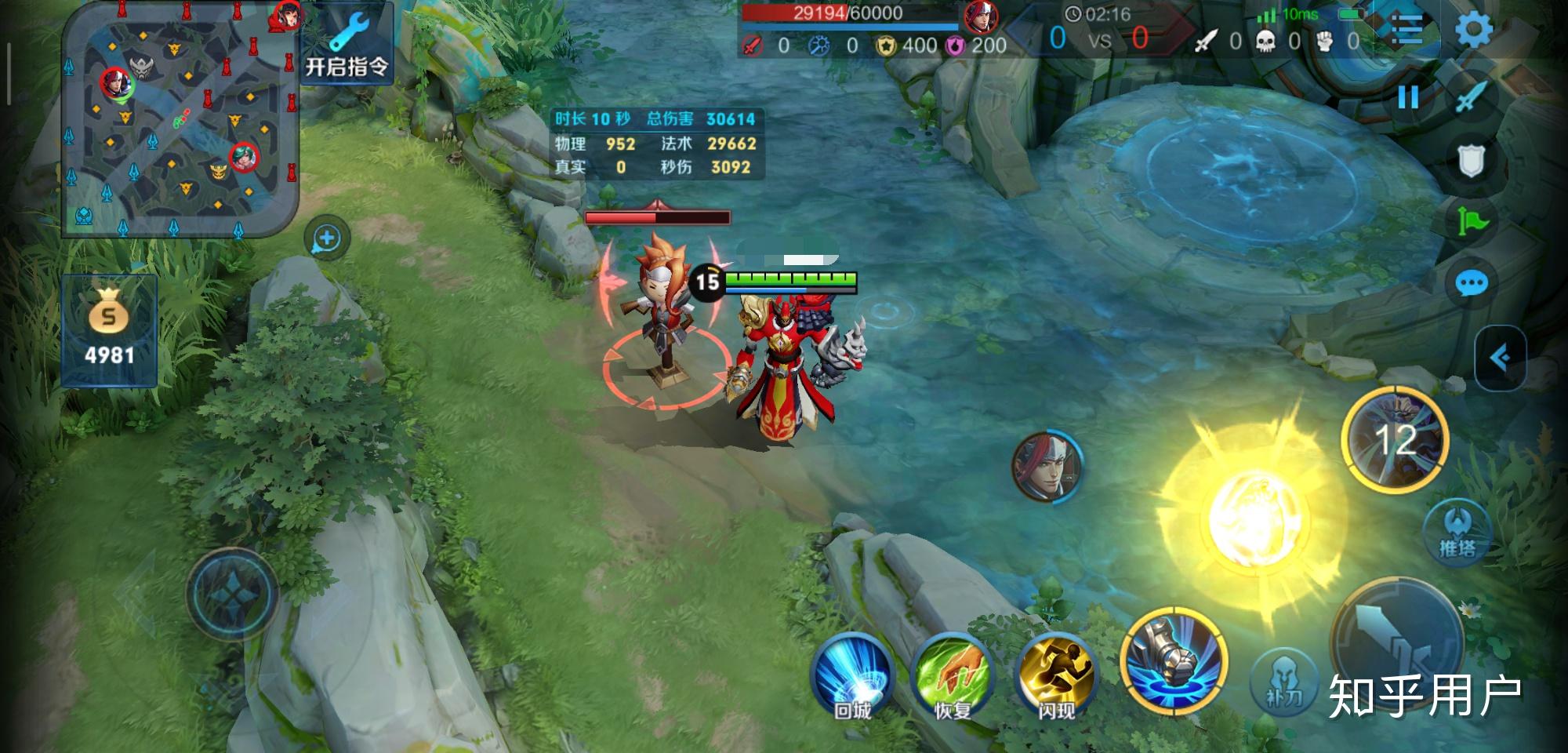
Task: Tap the 推塔 tower attack button
Action: tap(1457, 532)
